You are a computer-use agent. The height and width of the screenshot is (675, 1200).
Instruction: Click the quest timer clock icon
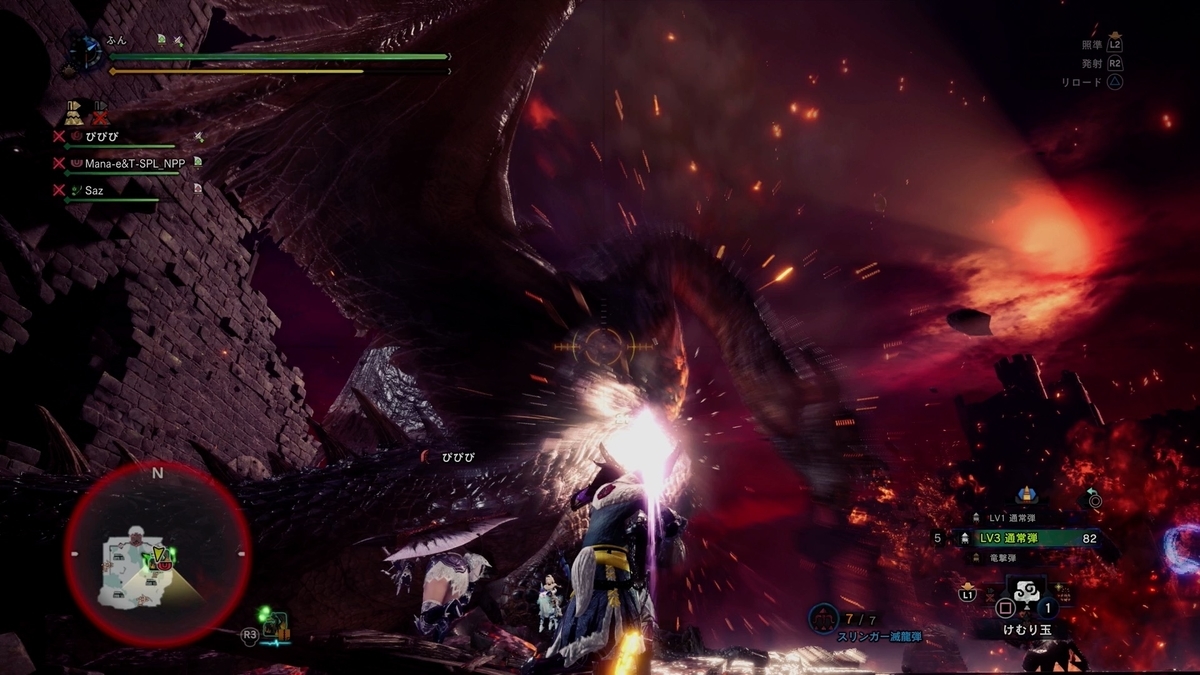coord(84,51)
